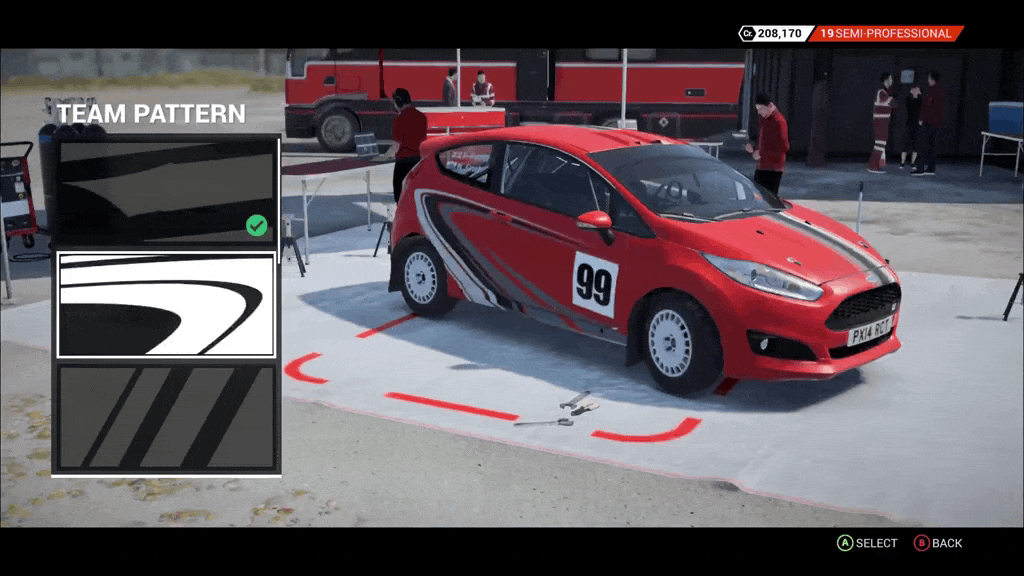
Task: Select the dark swoosh pattern with green checkmark
Action: click(x=166, y=191)
